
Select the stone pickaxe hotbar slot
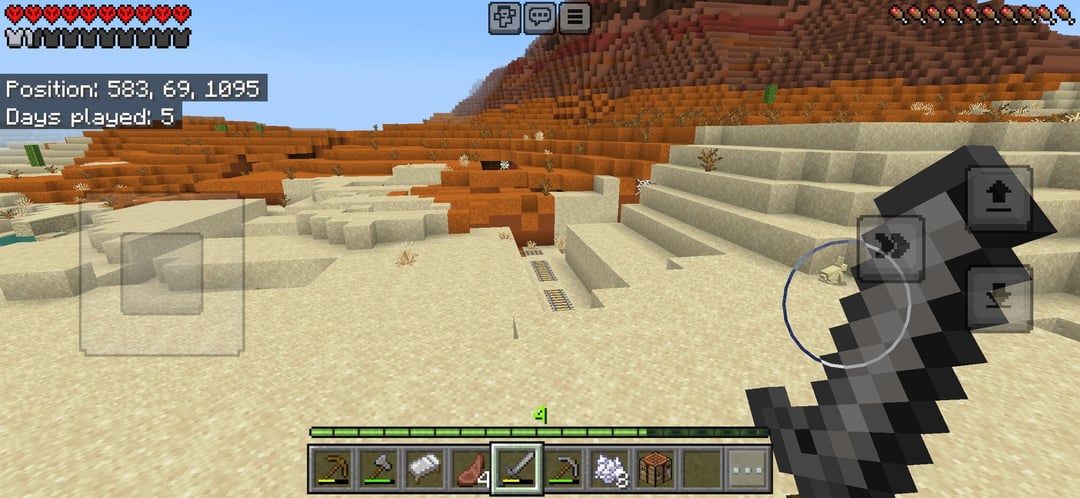tap(563, 467)
